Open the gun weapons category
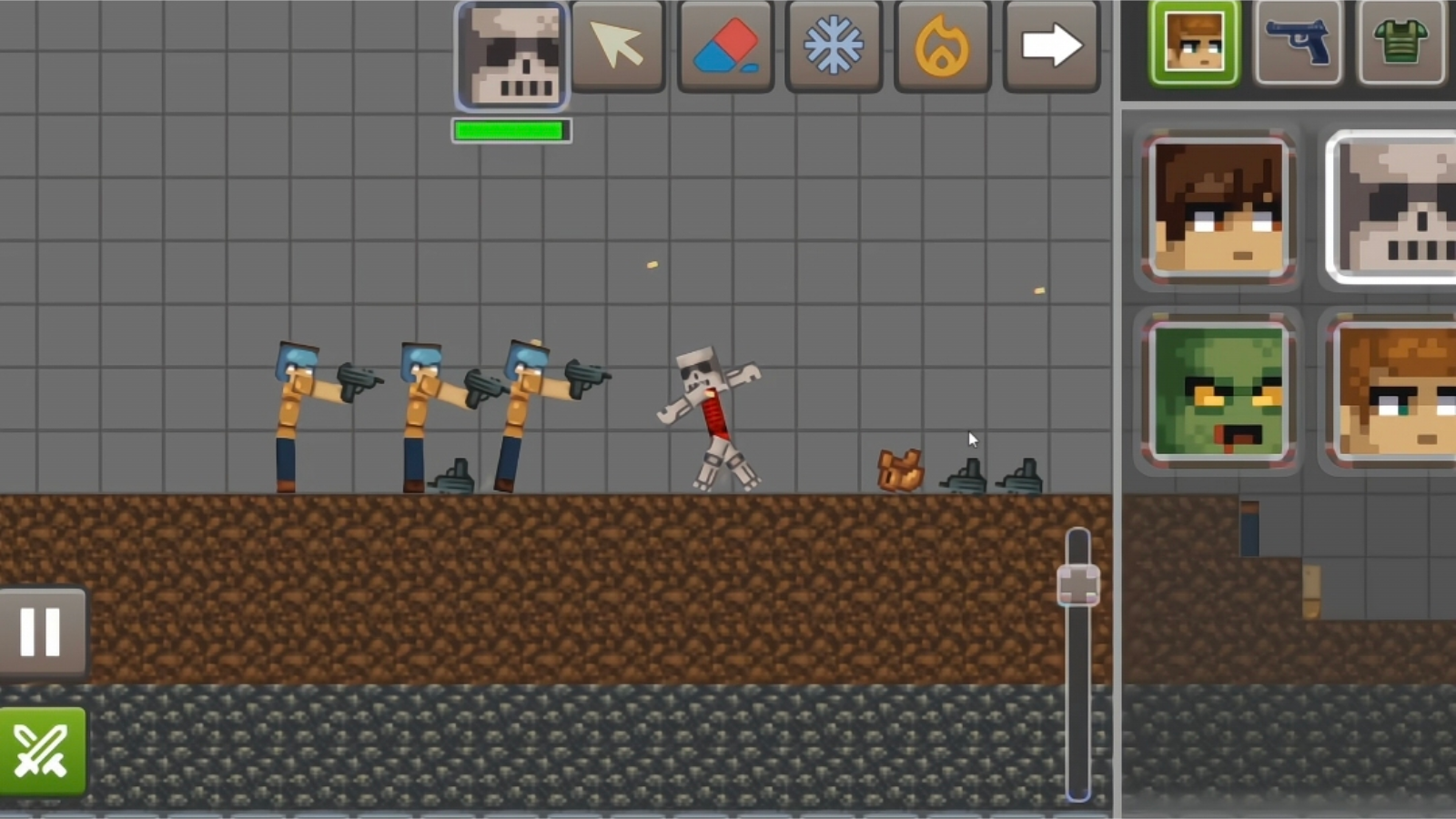1456x819 pixels. (x=1299, y=43)
